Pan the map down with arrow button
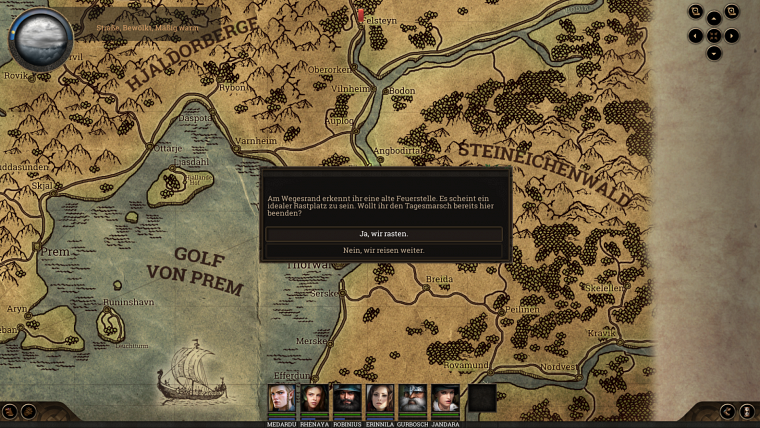Image resolution: width=760 pixels, height=428 pixels. [x=714, y=53]
